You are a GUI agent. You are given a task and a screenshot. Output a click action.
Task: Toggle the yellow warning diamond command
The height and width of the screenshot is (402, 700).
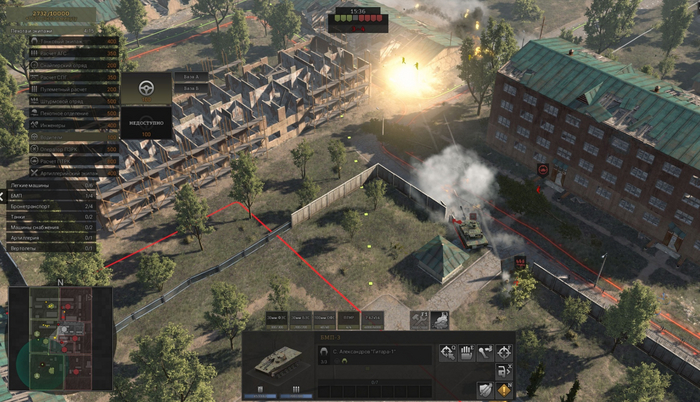(504, 390)
